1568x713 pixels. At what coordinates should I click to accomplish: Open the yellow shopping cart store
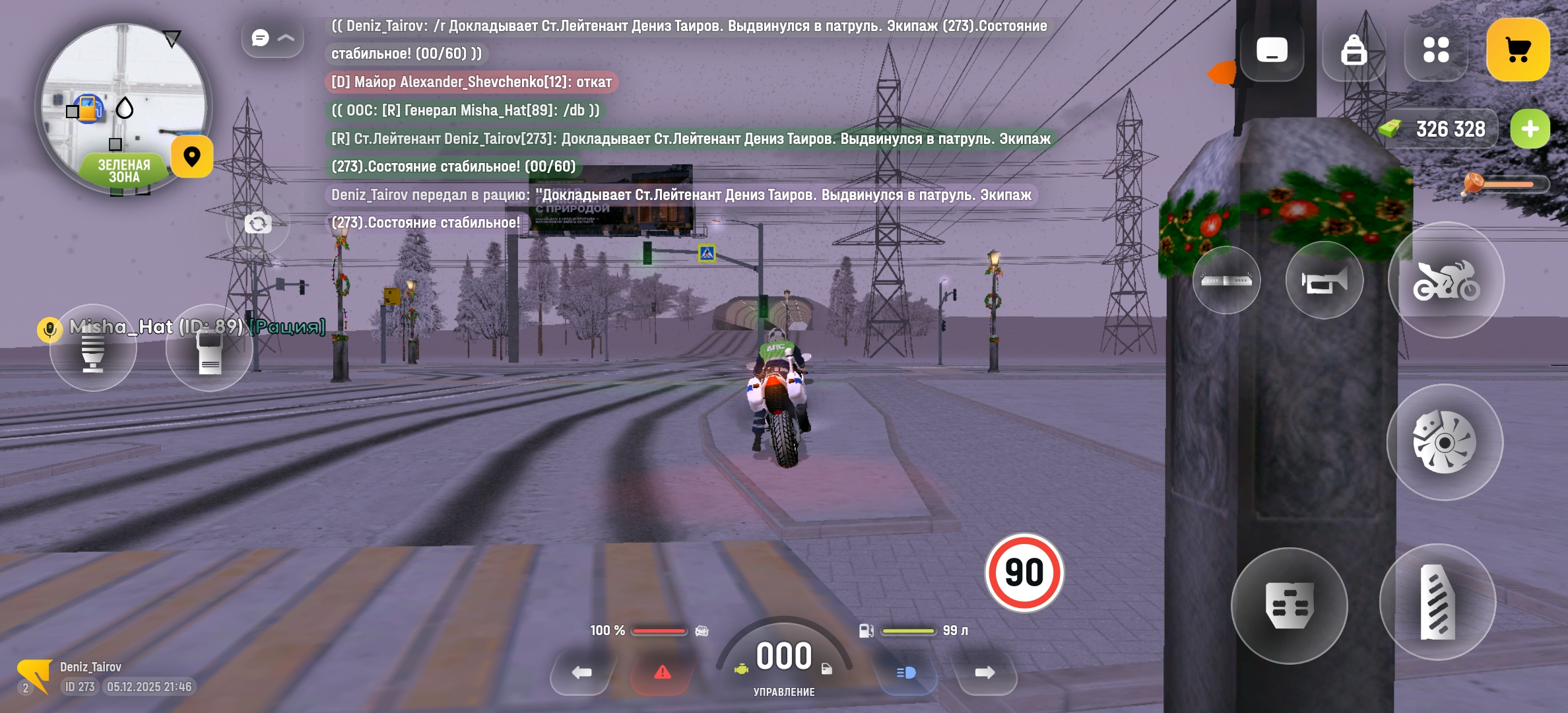coord(1518,50)
